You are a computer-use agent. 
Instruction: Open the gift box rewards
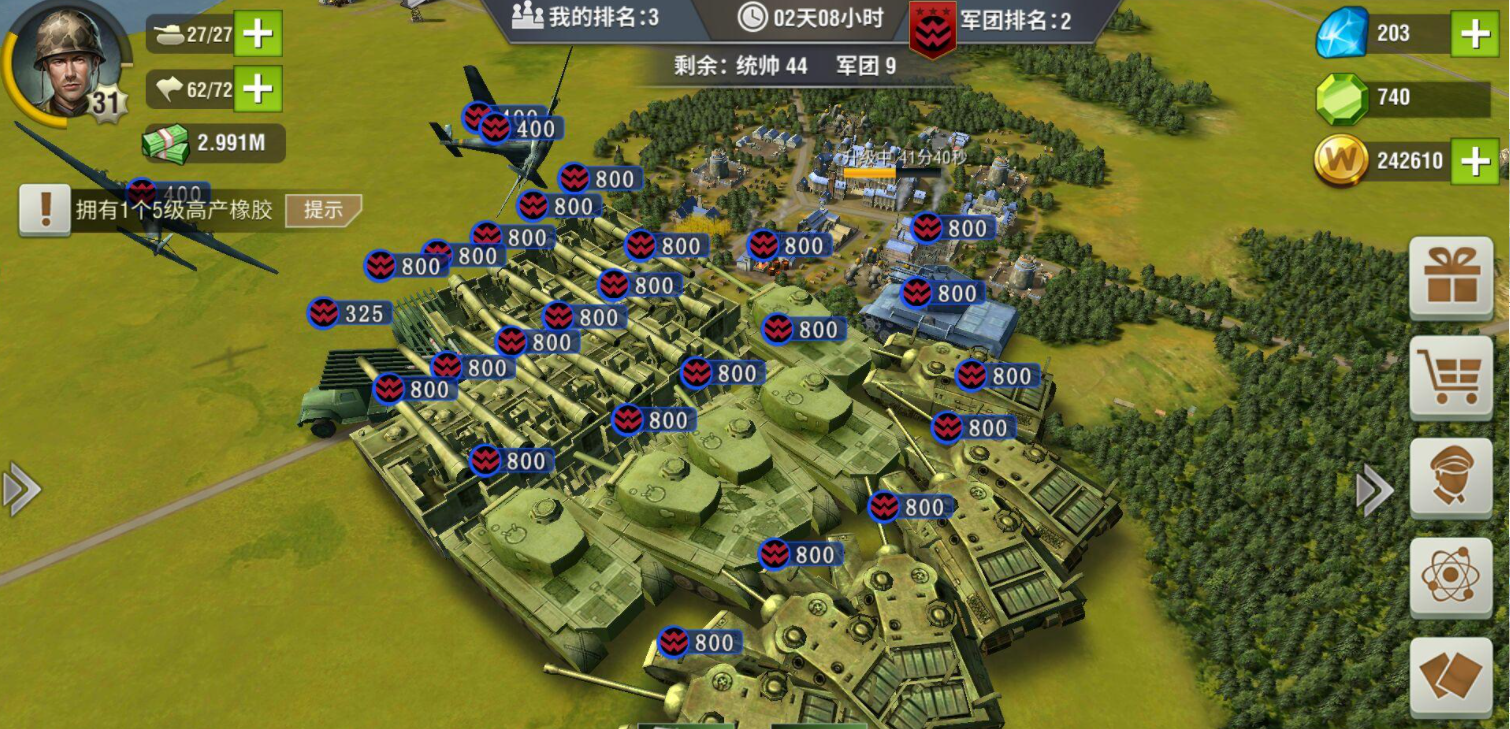point(1451,277)
